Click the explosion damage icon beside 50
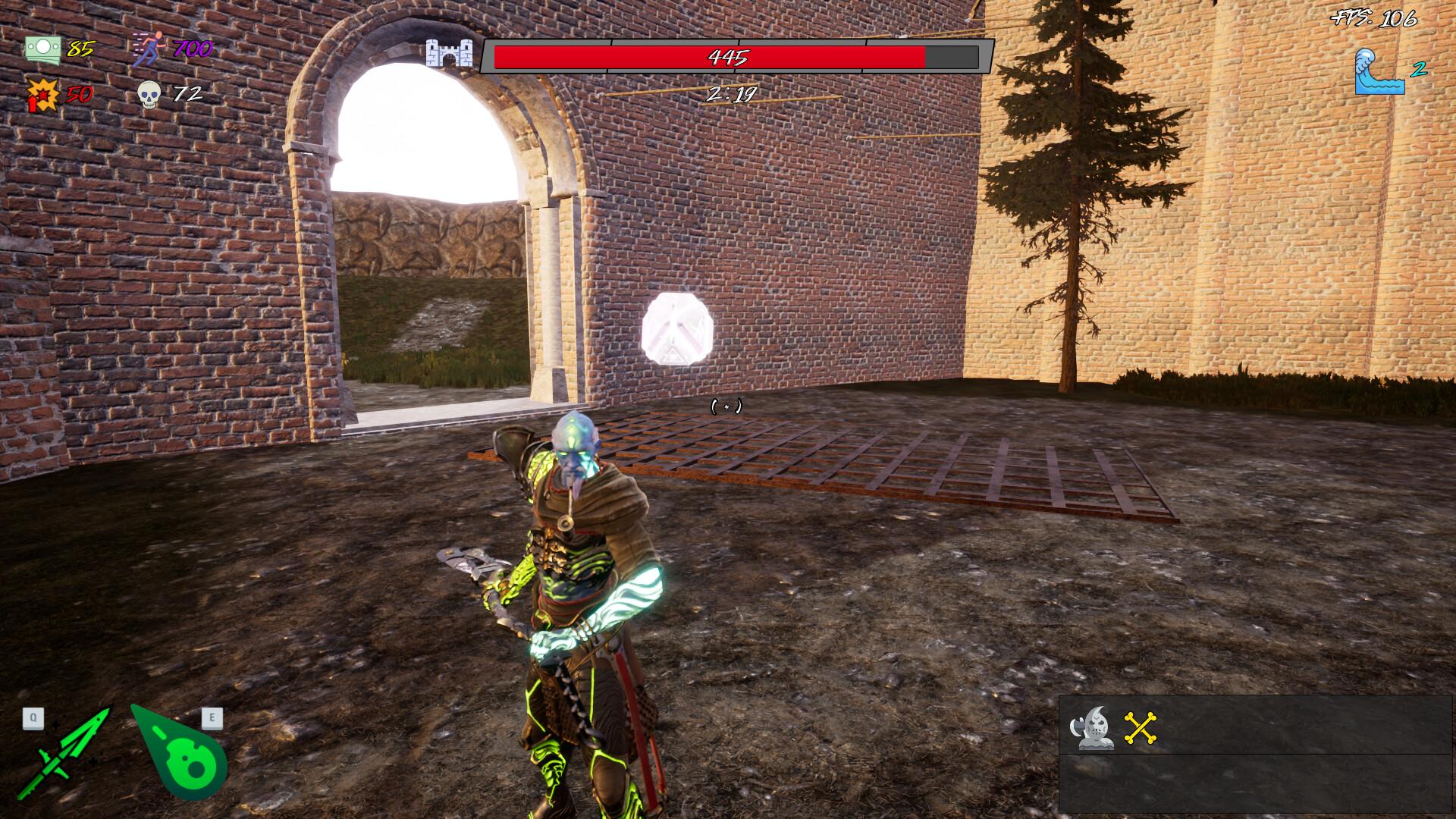This screenshot has width=1456, height=819. [x=42, y=95]
